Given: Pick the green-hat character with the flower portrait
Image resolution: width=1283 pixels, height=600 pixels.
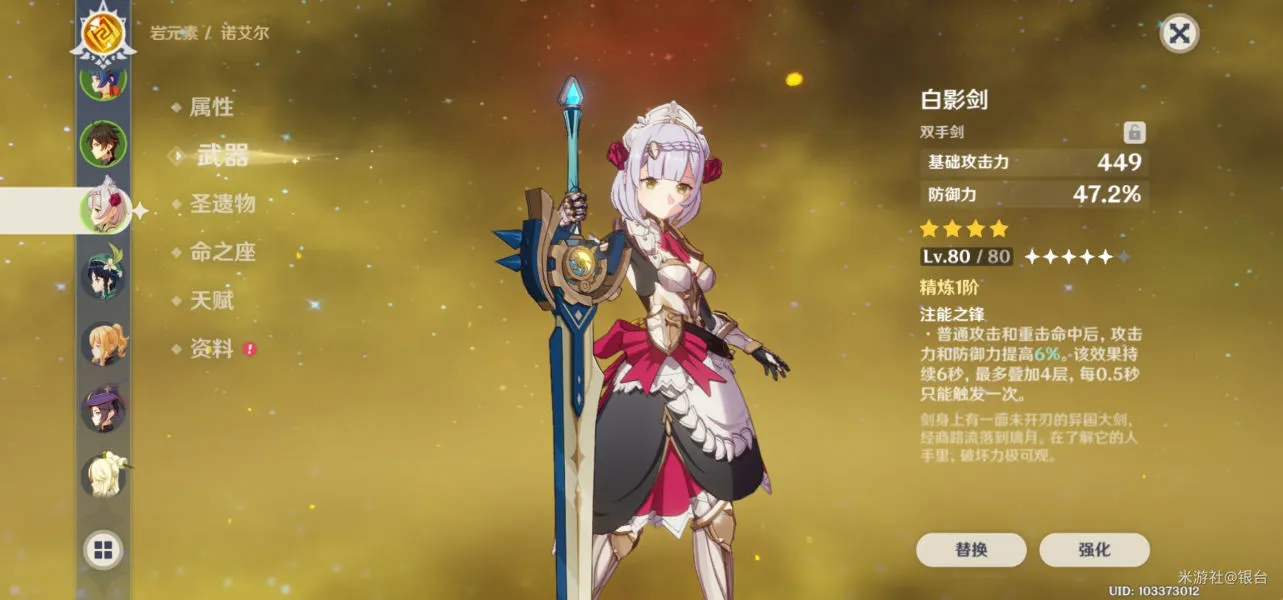Looking at the screenshot, I should tap(103, 277).
